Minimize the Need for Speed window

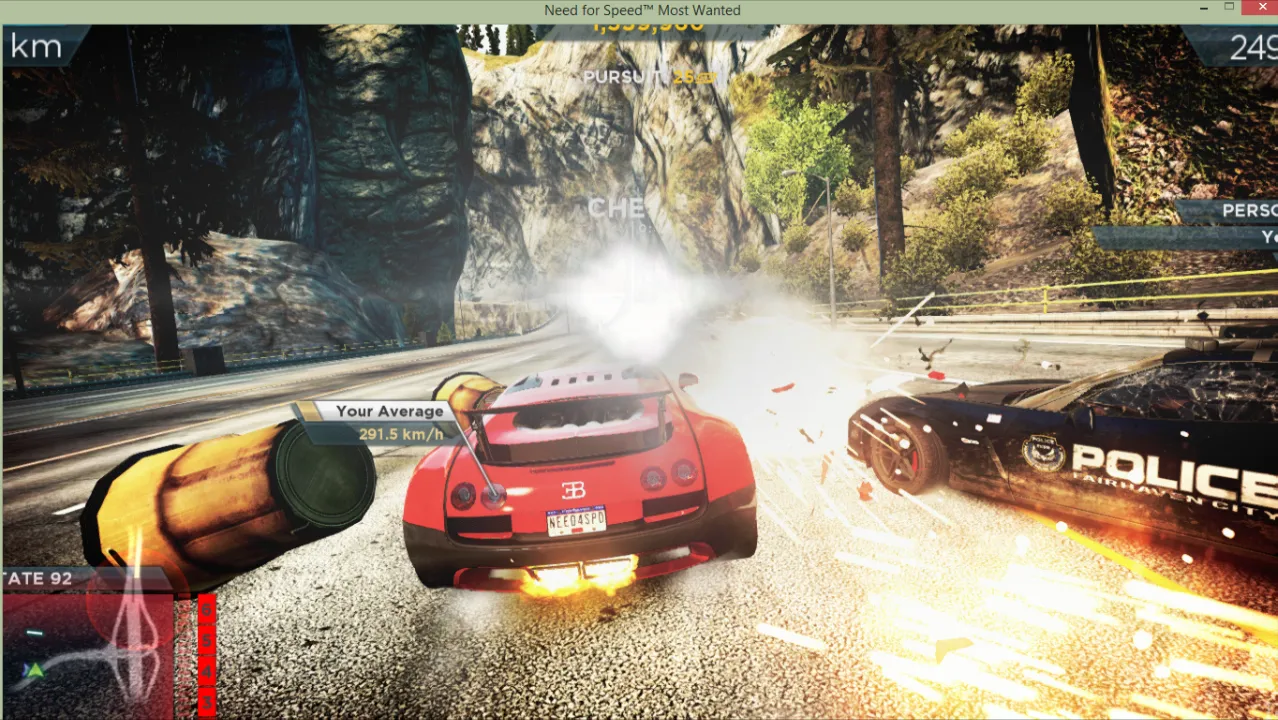click(1199, 9)
